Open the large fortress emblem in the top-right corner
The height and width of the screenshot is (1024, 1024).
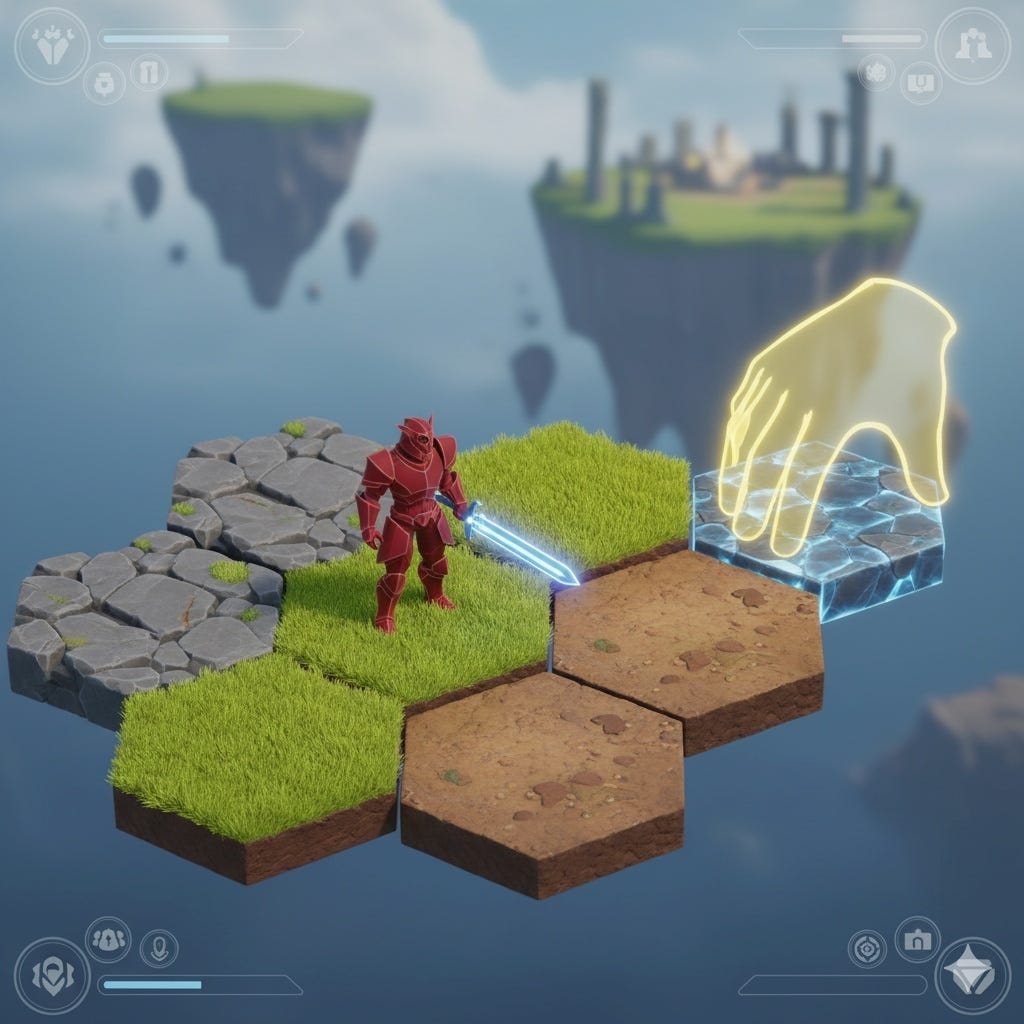(972, 45)
